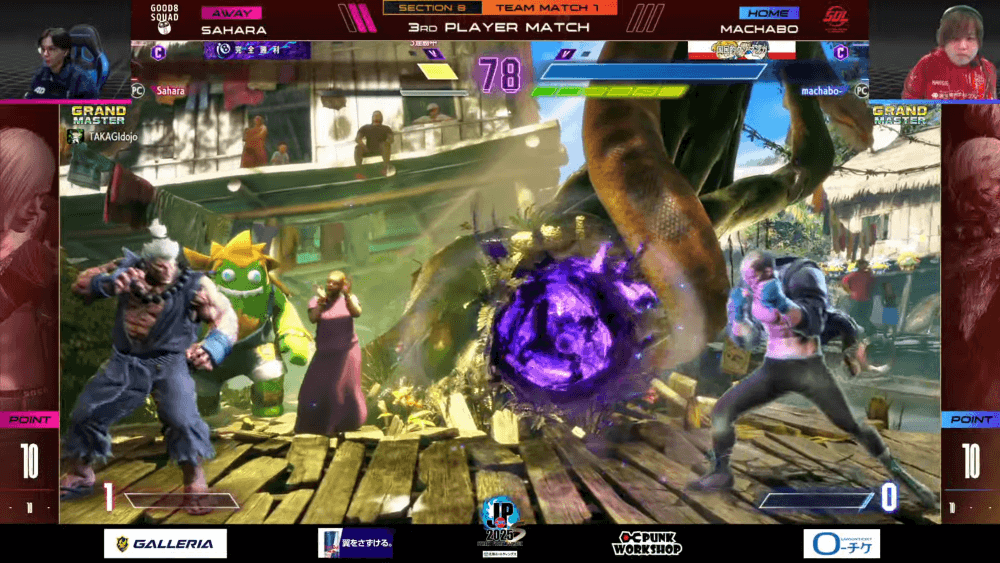Click machabo's purple control type C icon
The image size is (1000, 563).
pyautogui.click(x=840, y=53)
